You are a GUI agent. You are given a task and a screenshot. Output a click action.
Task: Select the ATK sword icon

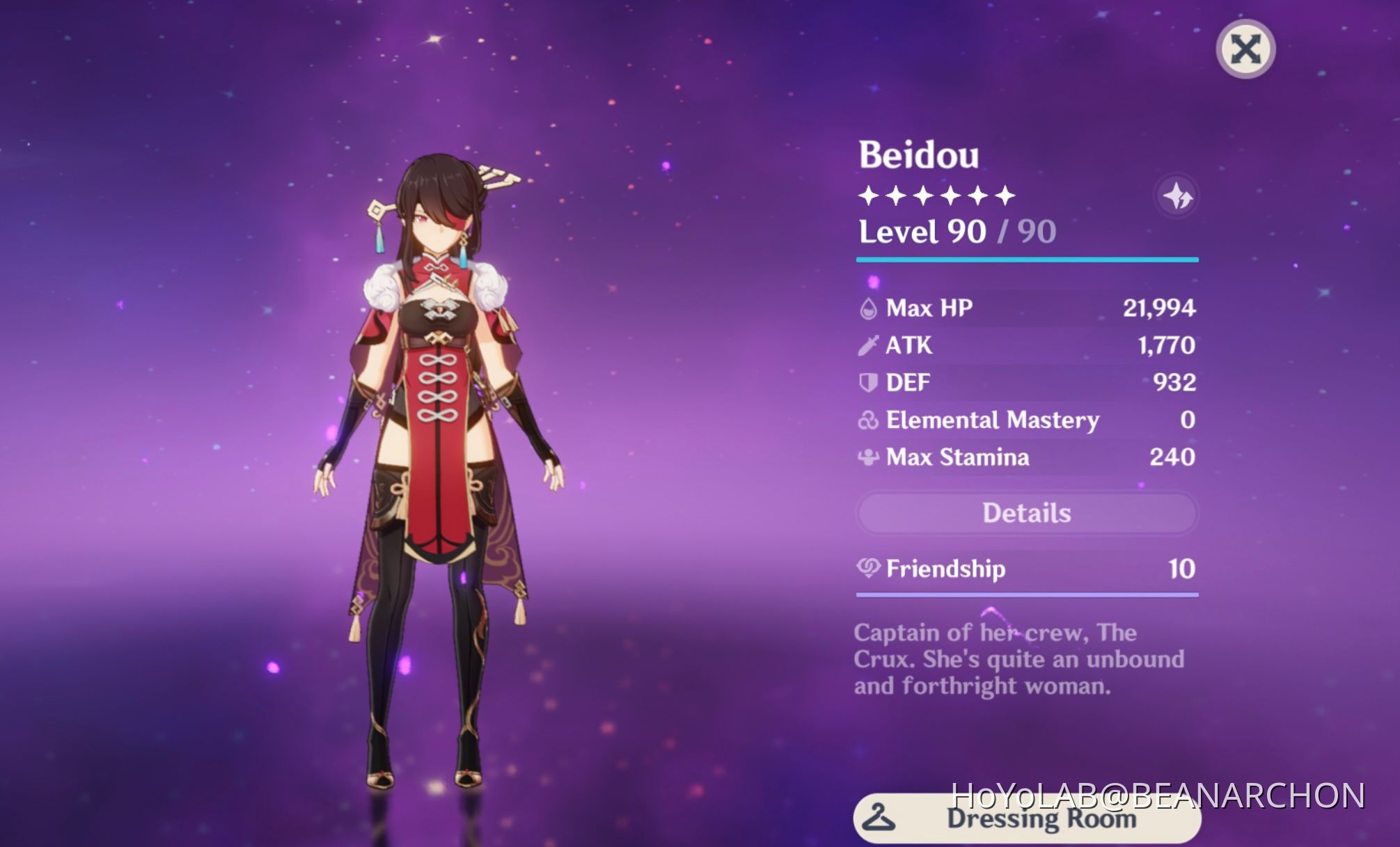tap(870, 345)
